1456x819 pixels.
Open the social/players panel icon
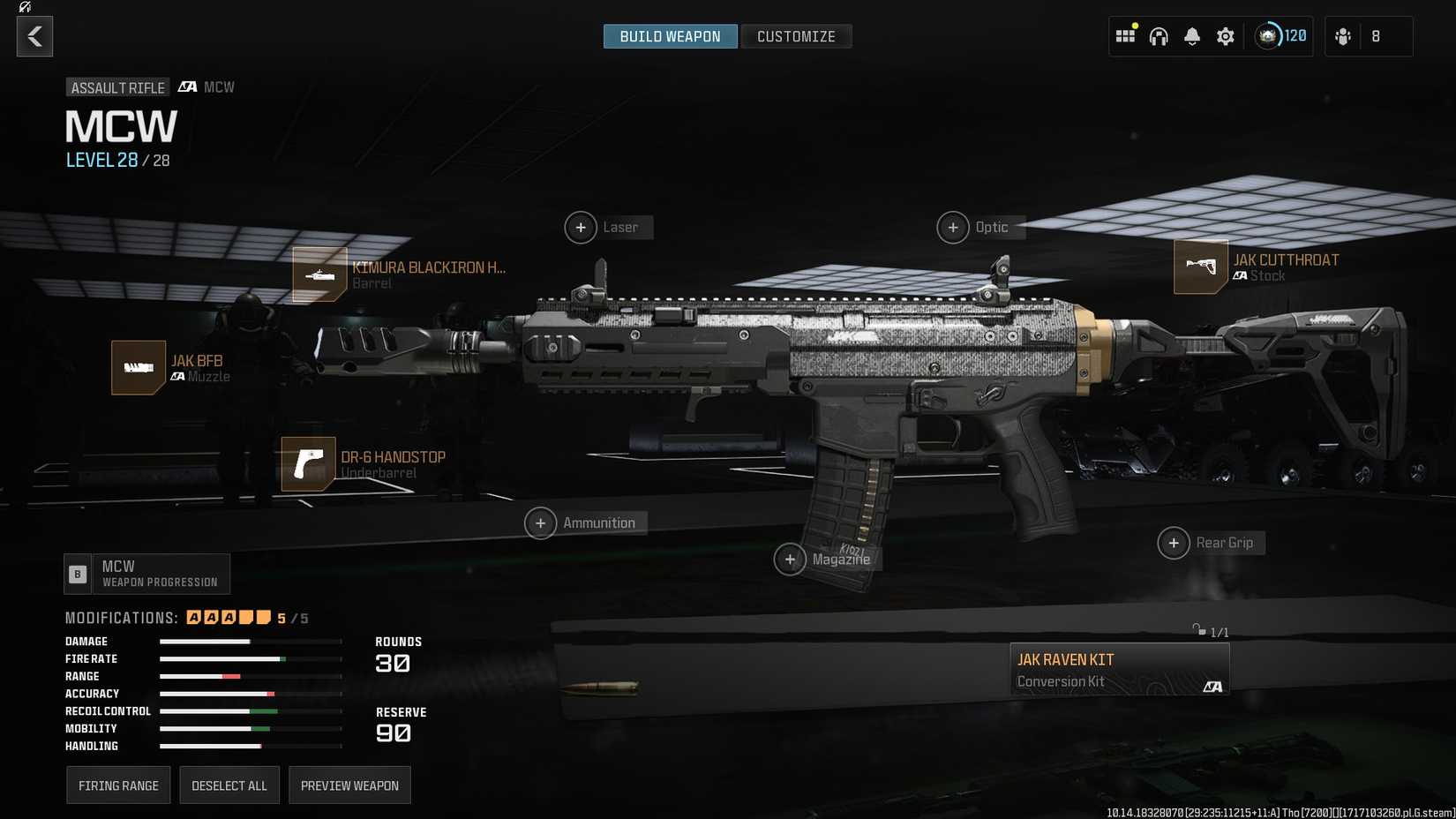click(x=1343, y=35)
